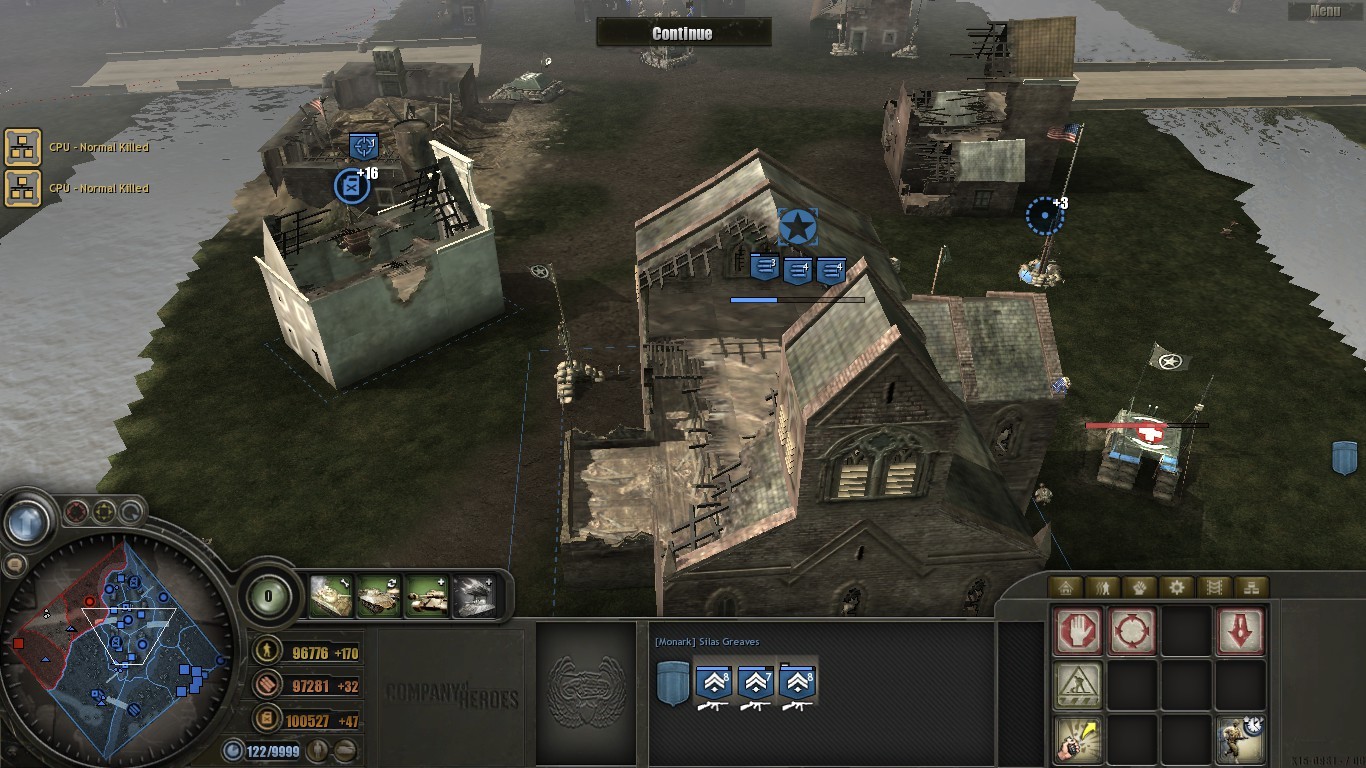Click the fuel can resource icon

(x=267, y=718)
